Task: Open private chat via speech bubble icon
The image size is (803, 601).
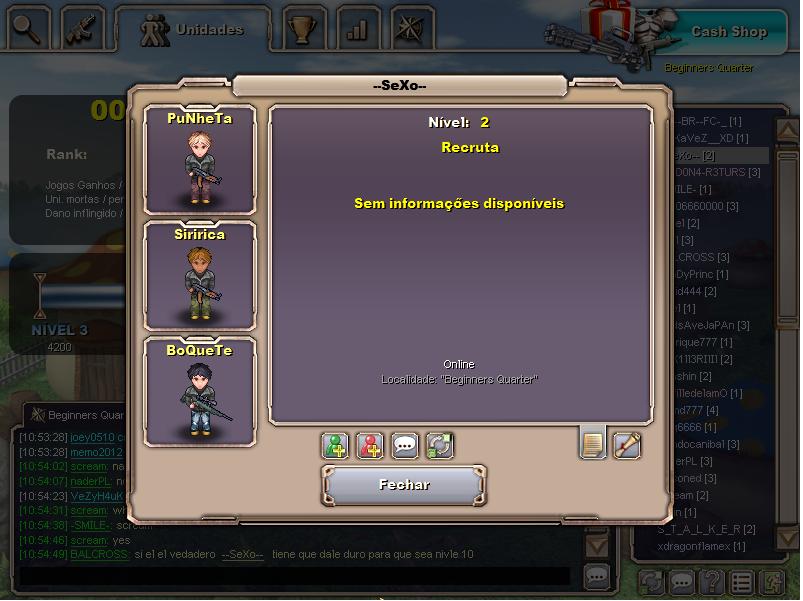Action: point(405,445)
